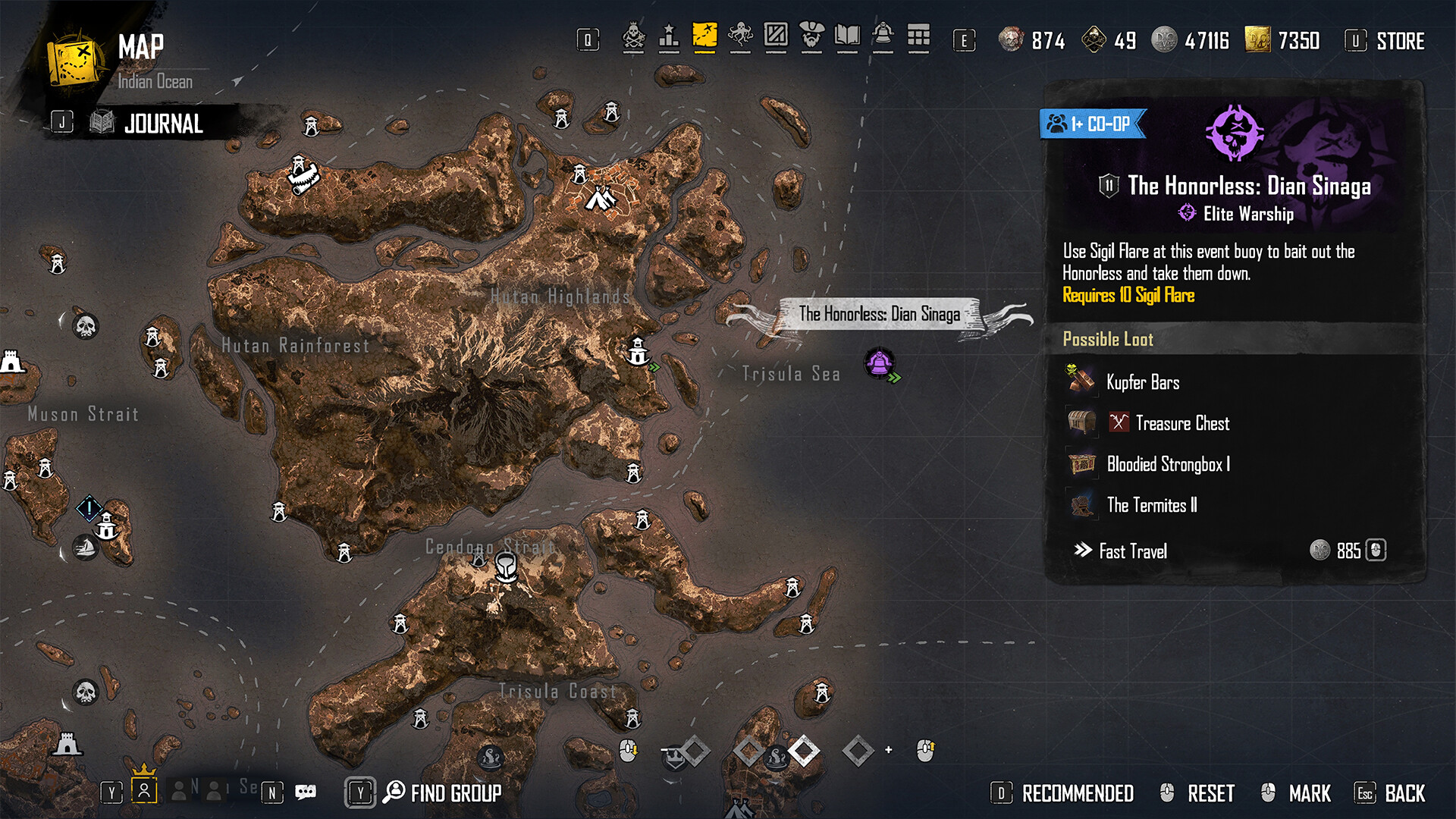This screenshot has width=1456, height=819.
Task: Select the helmet marker near Cendono Strait
Action: tap(506, 566)
